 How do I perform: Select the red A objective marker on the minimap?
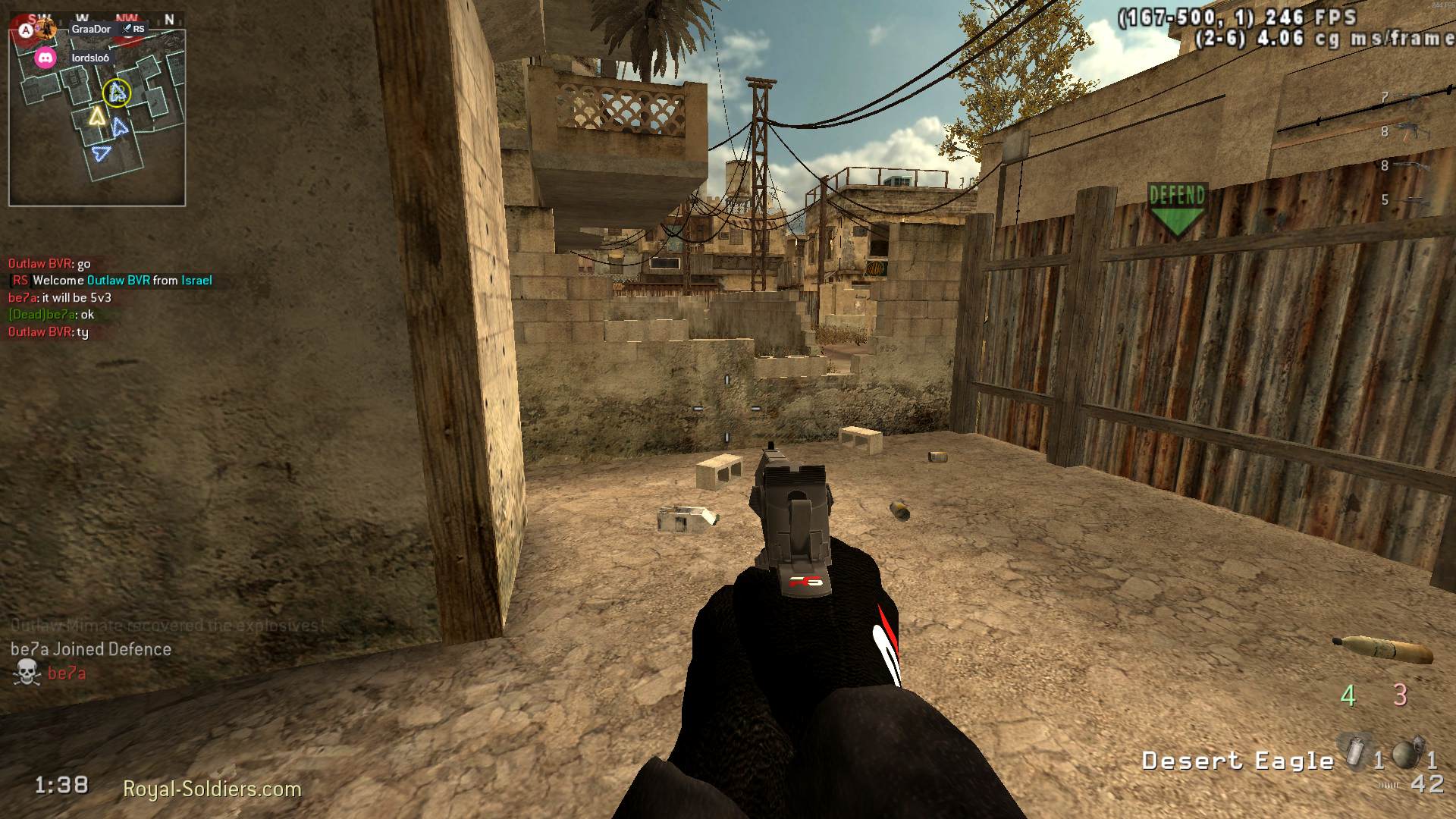pyautogui.click(x=25, y=29)
